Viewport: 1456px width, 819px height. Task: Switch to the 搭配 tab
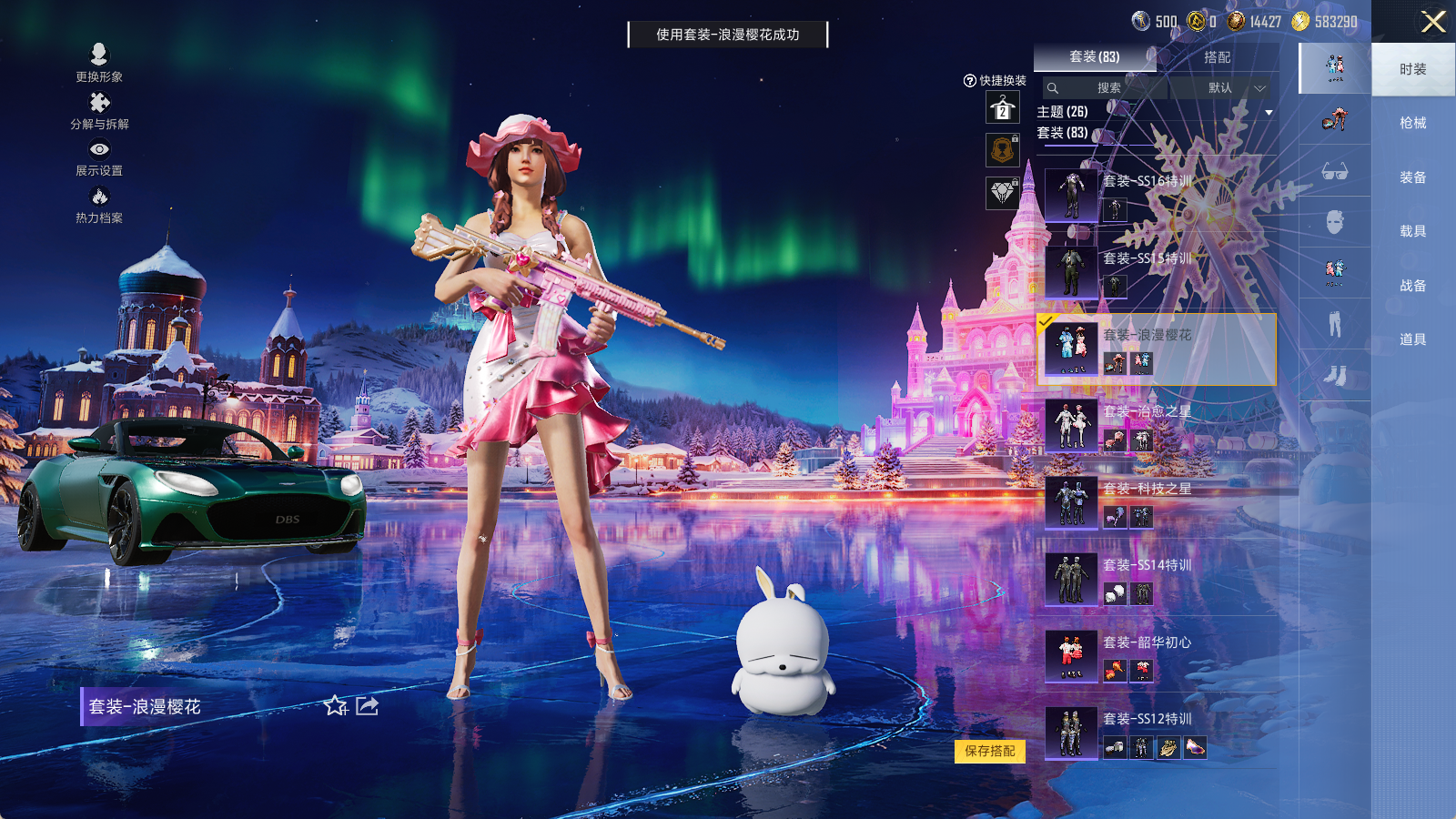1217,57
